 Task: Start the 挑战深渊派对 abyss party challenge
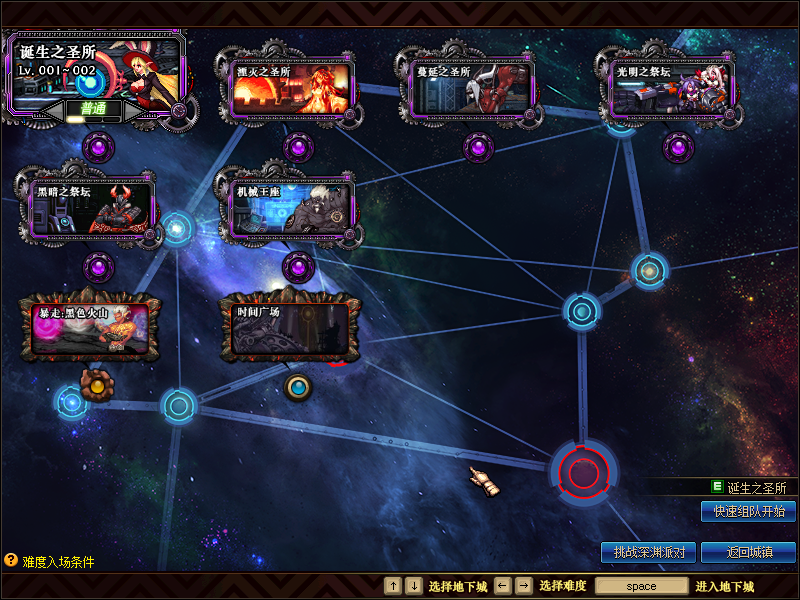click(648, 552)
